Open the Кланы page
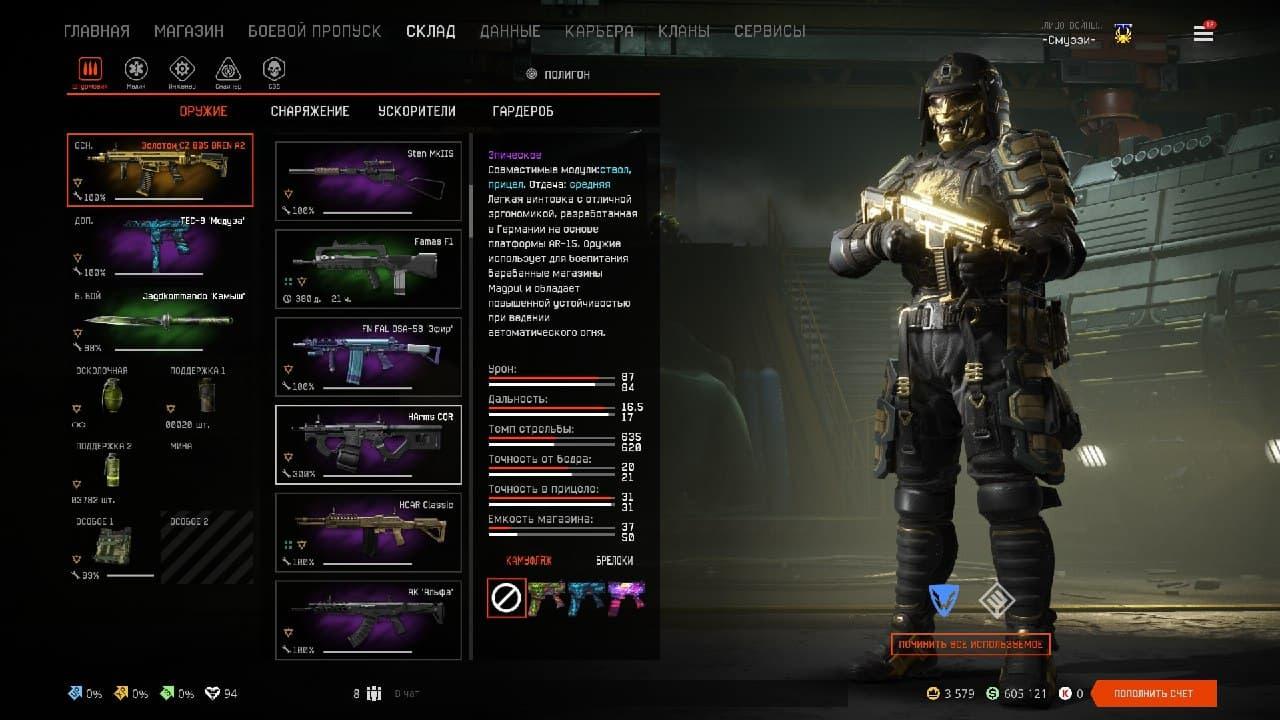Image resolution: width=1280 pixels, height=720 pixels. pyautogui.click(x=684, y=31)
